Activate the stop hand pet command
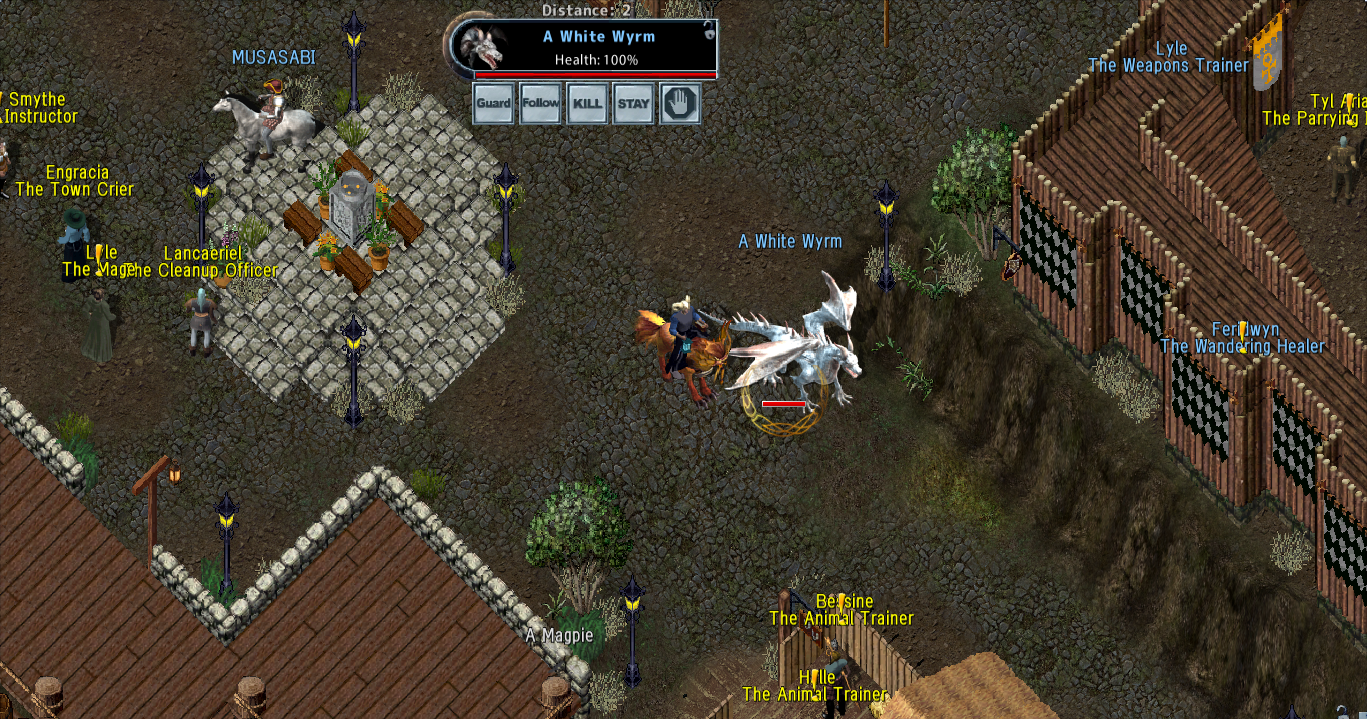 [680, 104]
